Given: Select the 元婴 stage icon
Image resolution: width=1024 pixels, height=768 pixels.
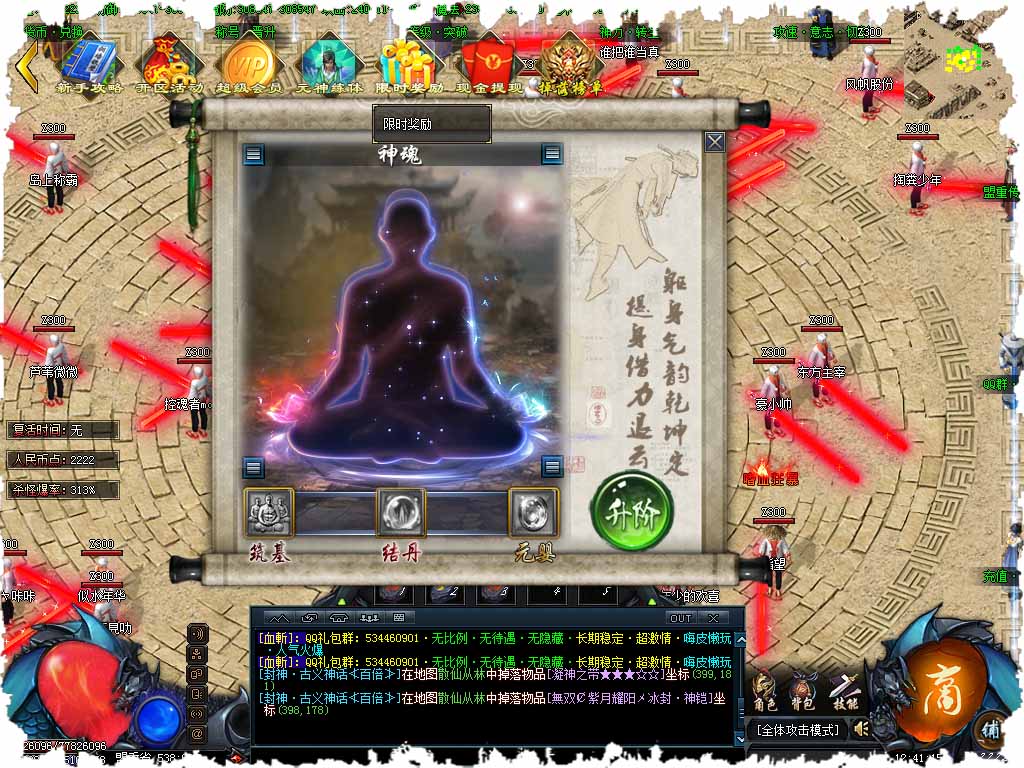Looking at the screenshot, I should click(x=534, y=513).
